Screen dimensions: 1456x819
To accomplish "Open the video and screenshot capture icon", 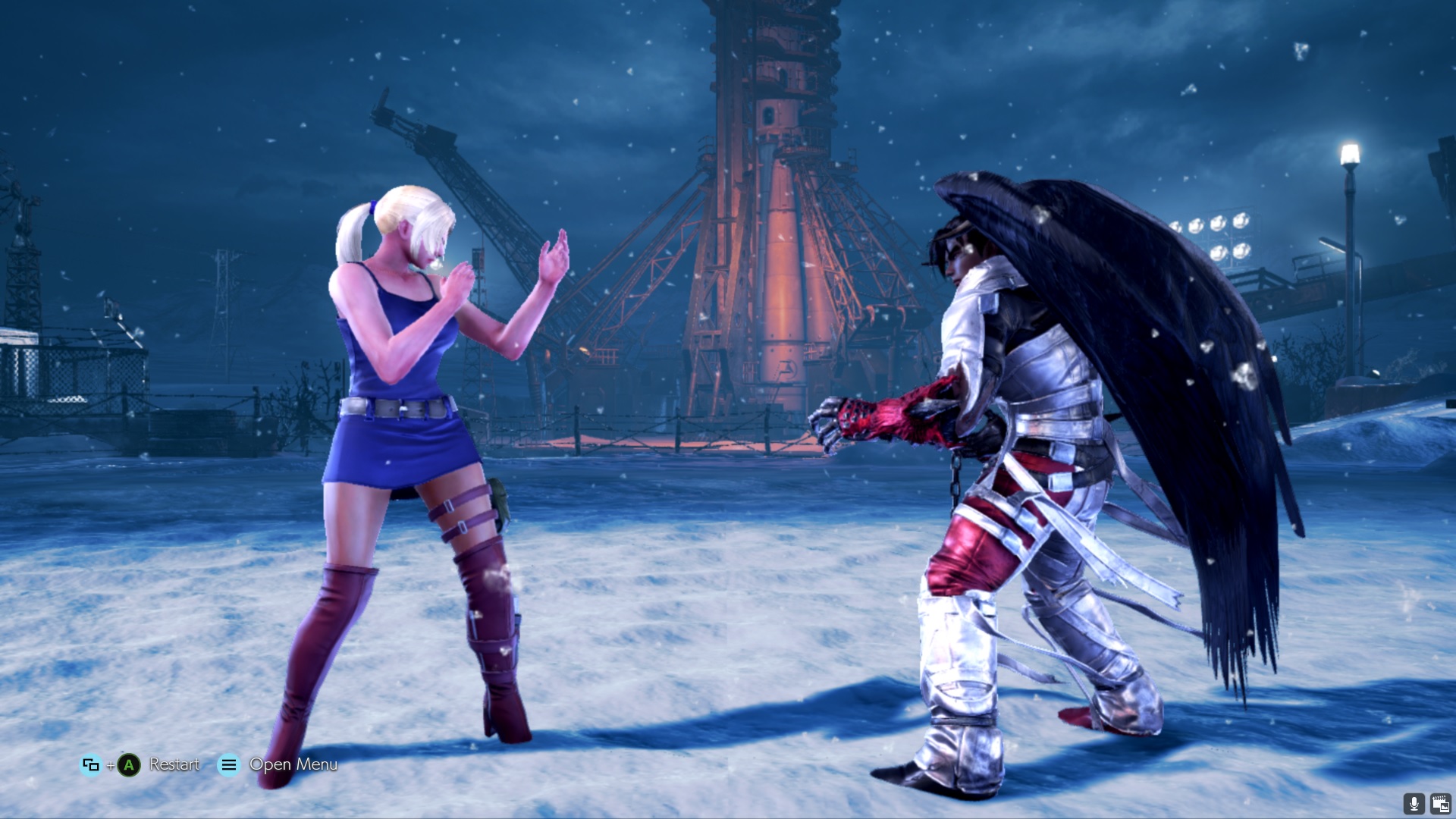I will tap(1440, 804).
